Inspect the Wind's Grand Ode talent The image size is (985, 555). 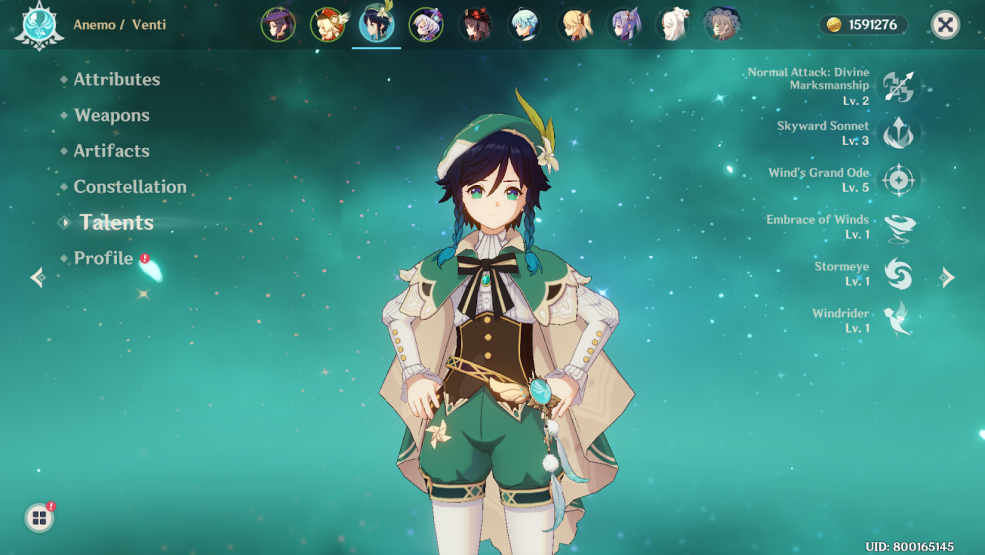[x=898, y=180]
